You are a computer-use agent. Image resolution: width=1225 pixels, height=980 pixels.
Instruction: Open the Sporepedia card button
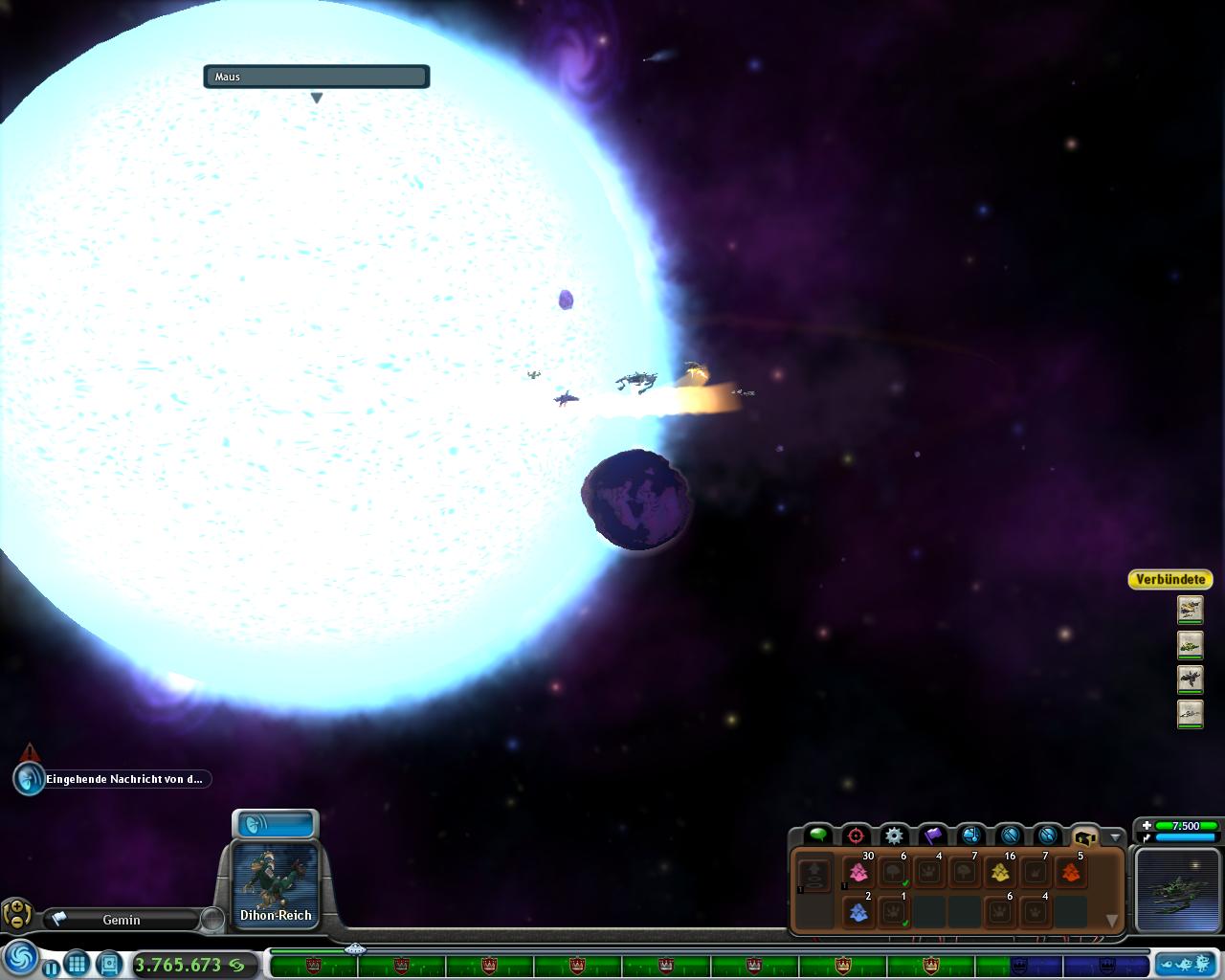pos(109,964)
